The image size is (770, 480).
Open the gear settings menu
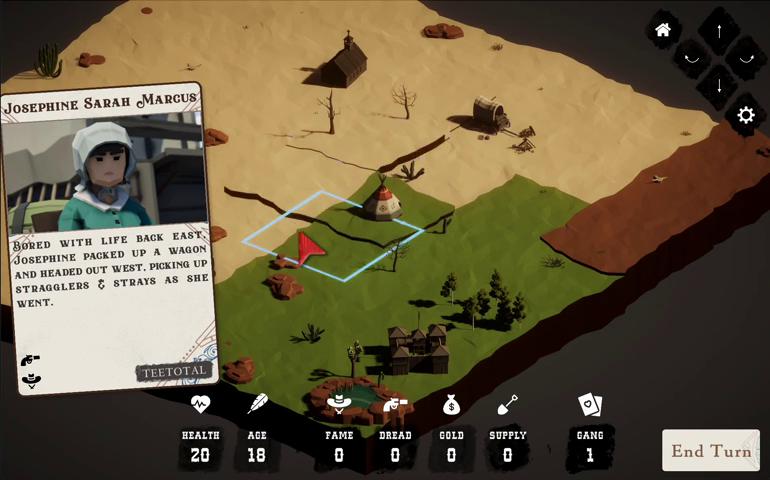(x=745, y=115)
